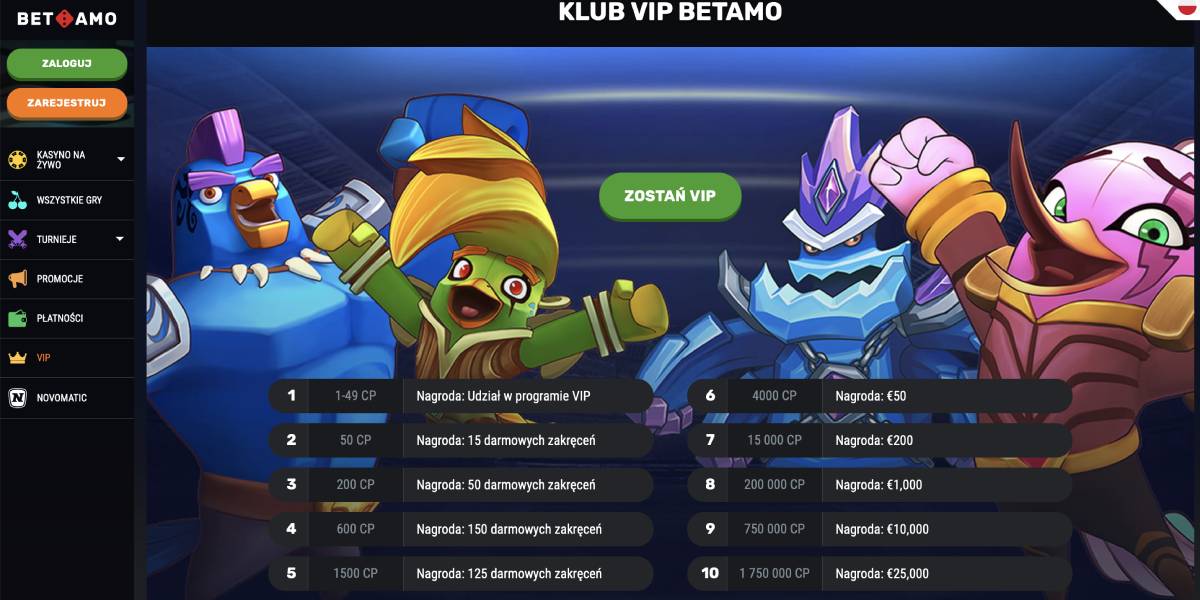Select the VIP crown menu entry
Viewport: 1200px width, 600px height.
point(43,357)
